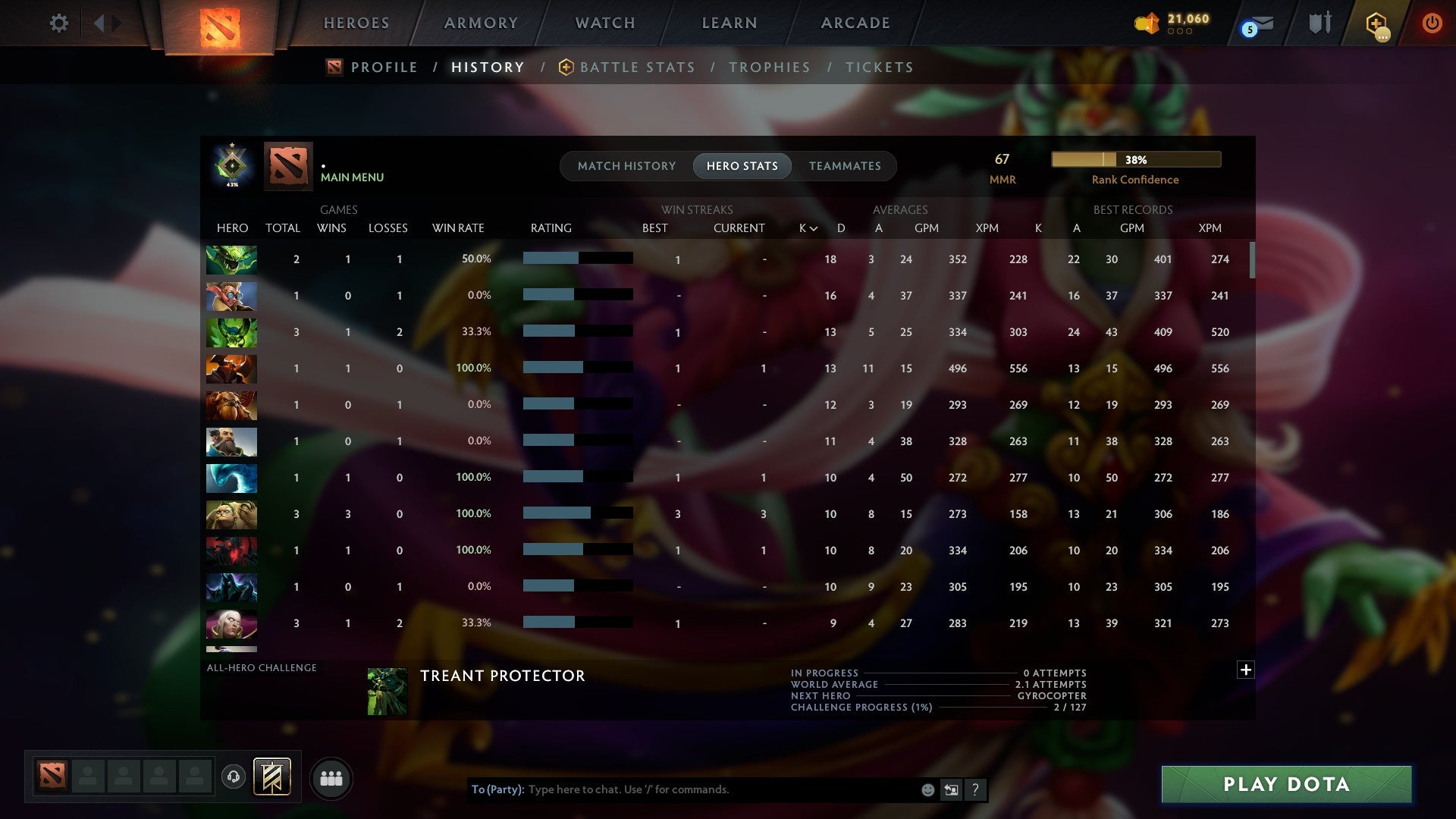Image resolution: width=1456 pixels, height=819 pixels.
Task: Open the Arcade menu at the top
Action: 855,23
